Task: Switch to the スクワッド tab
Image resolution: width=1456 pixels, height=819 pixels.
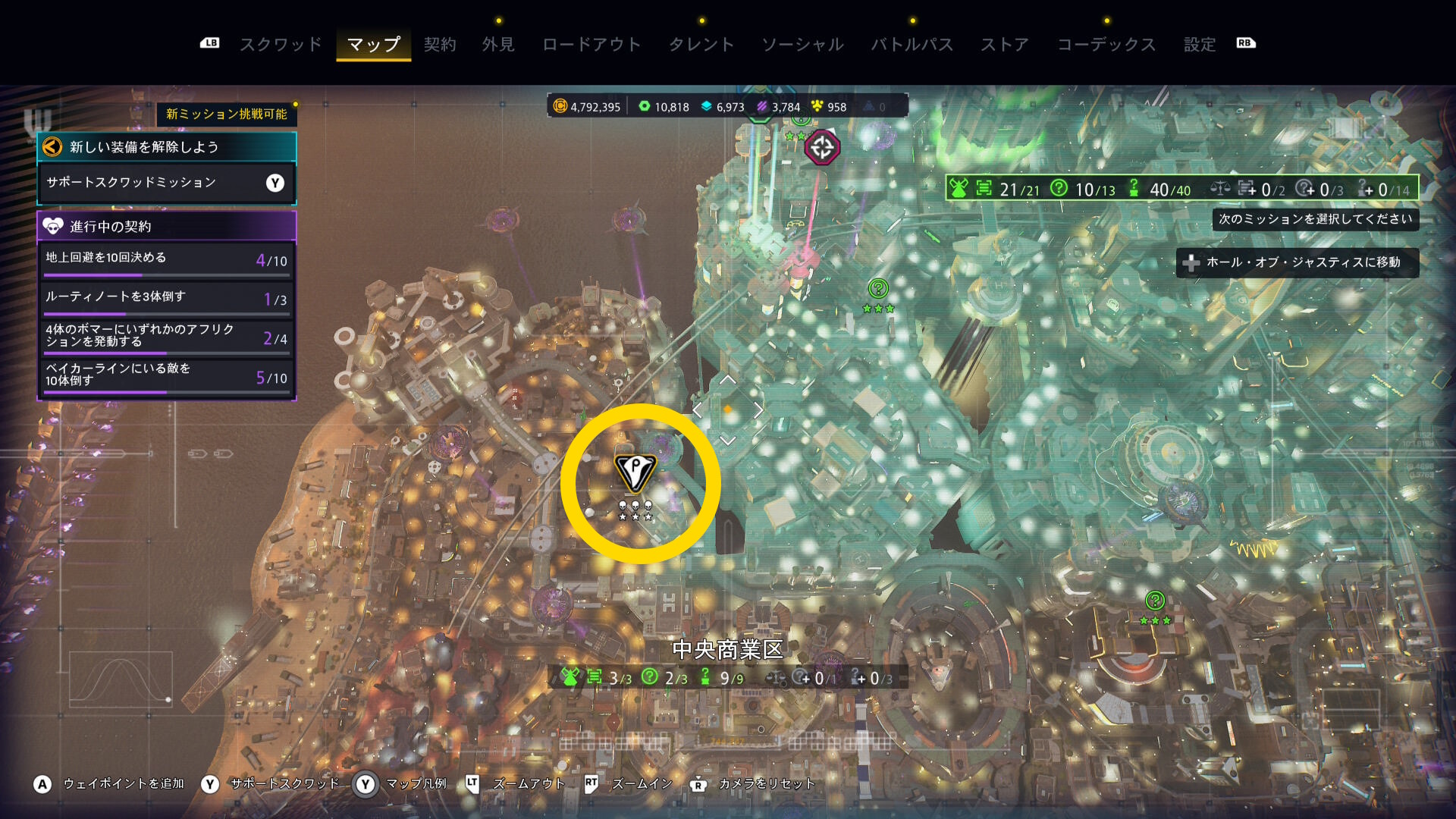Action: click(x=281, y=45)
